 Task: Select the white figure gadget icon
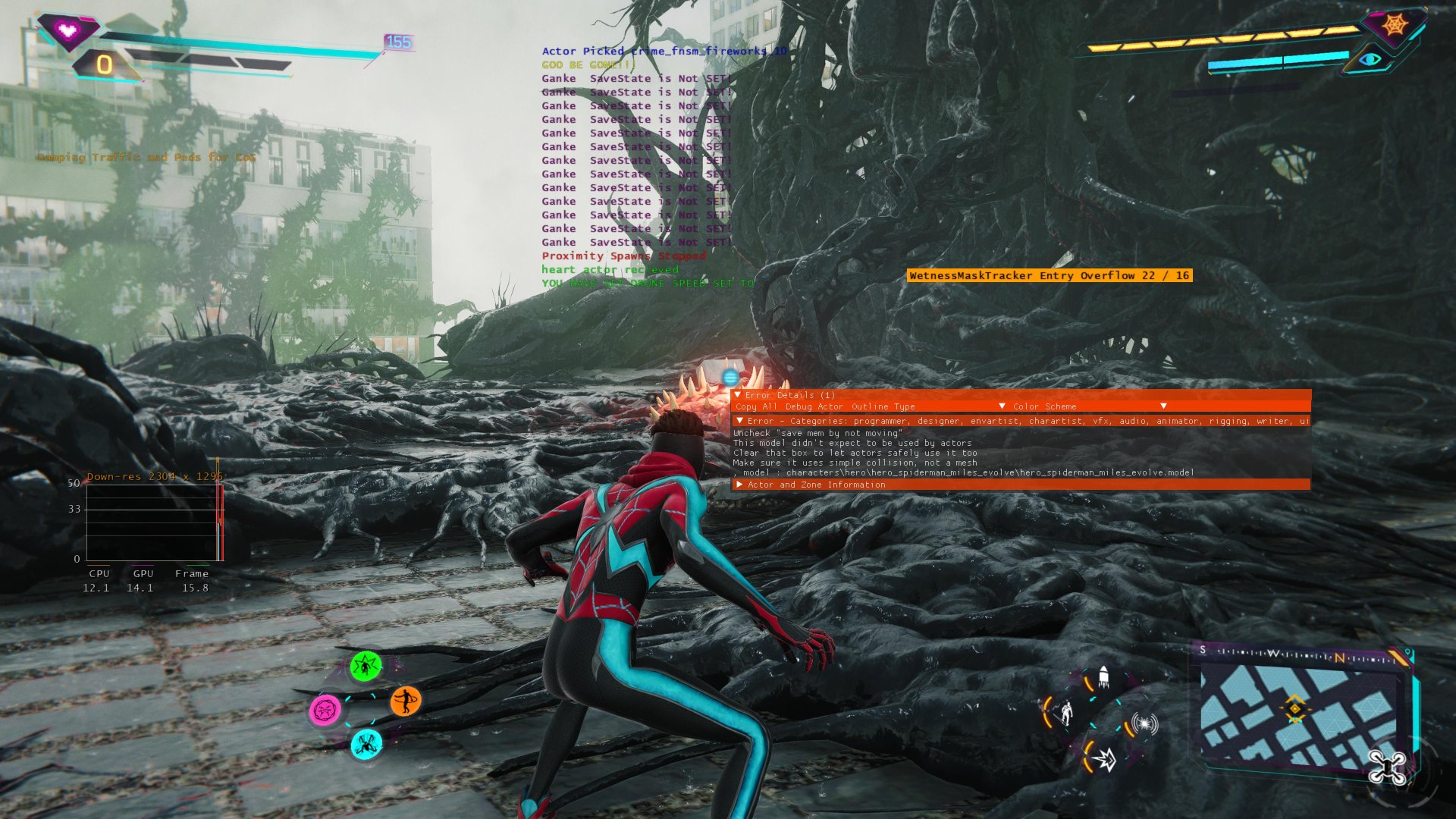[1065, 713]
